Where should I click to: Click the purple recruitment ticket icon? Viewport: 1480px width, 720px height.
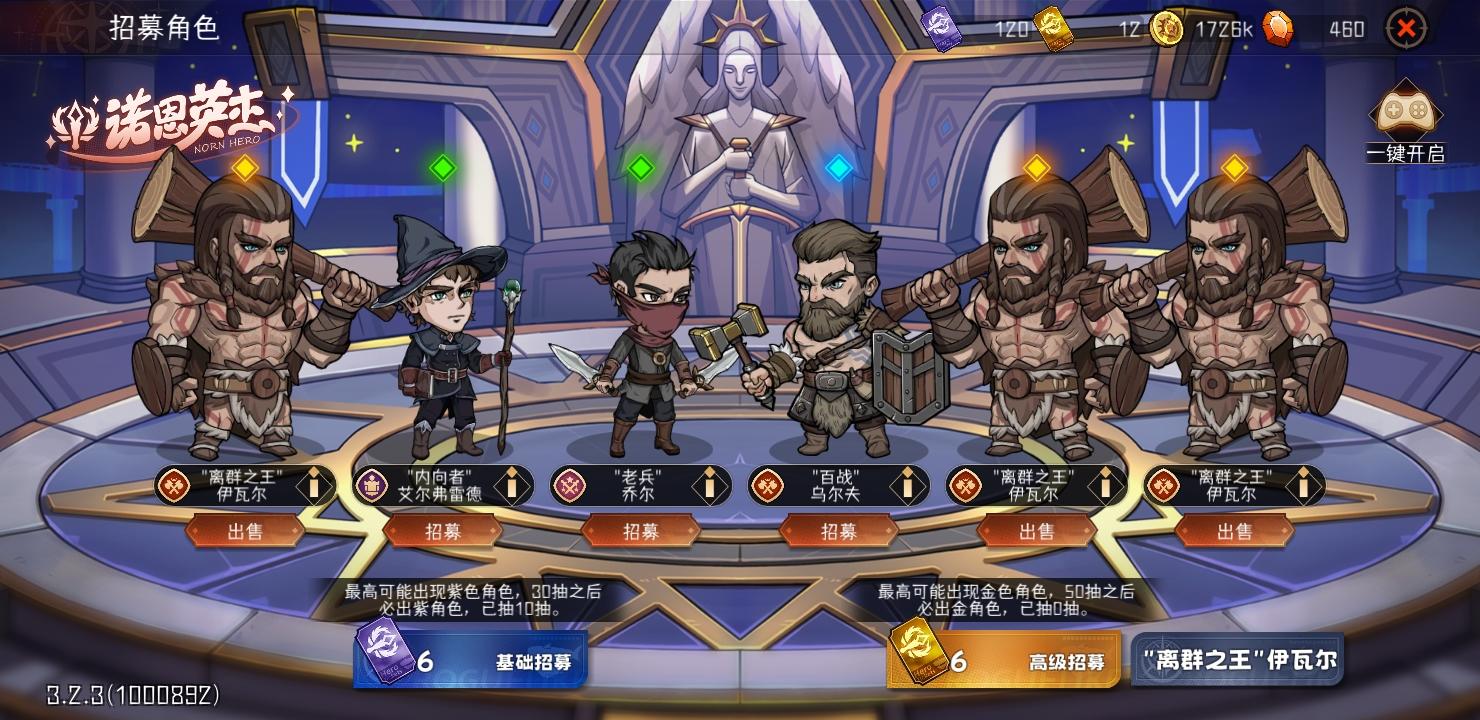[x=941, y=29]
